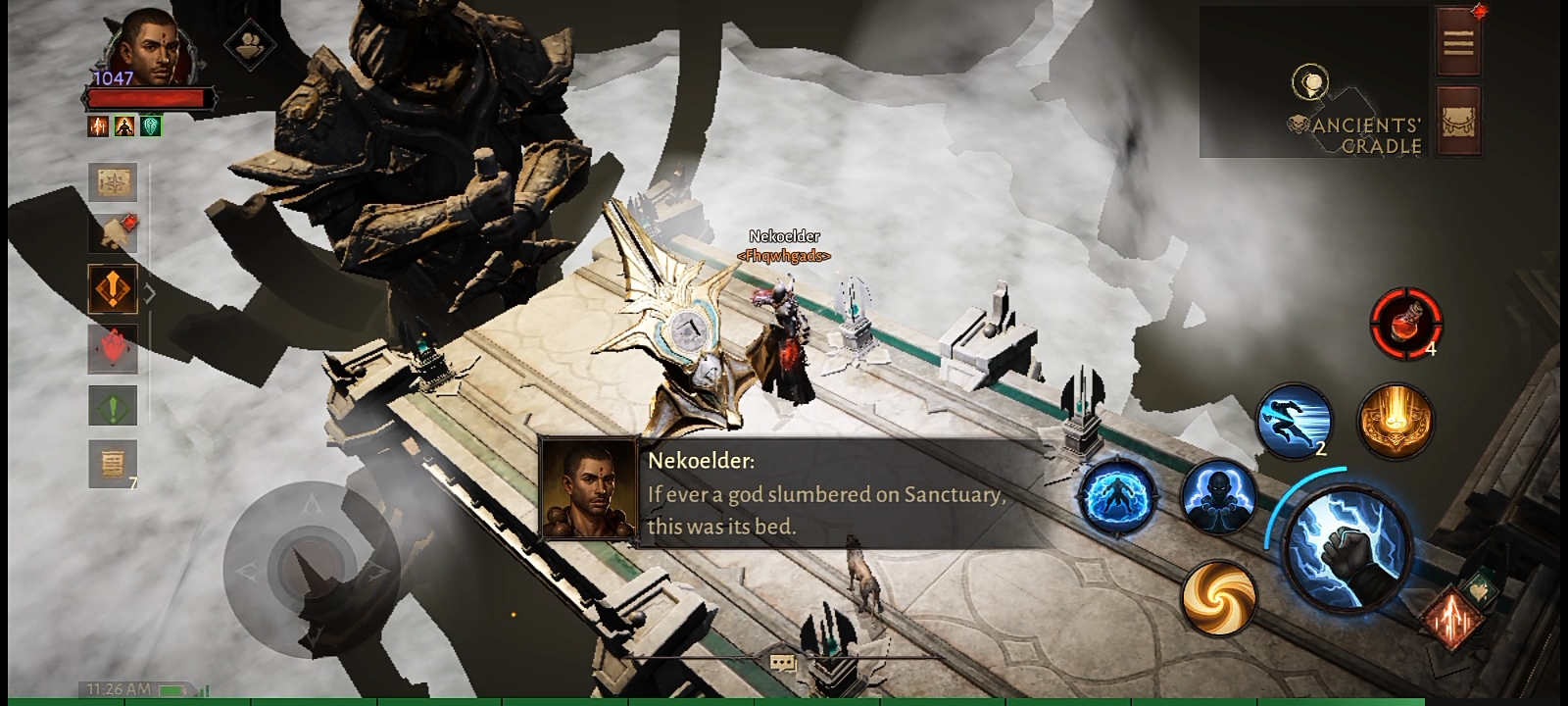Expand the quest tracker side arrow
Viewport: 1568px width, 706px height.
[150, 292]
